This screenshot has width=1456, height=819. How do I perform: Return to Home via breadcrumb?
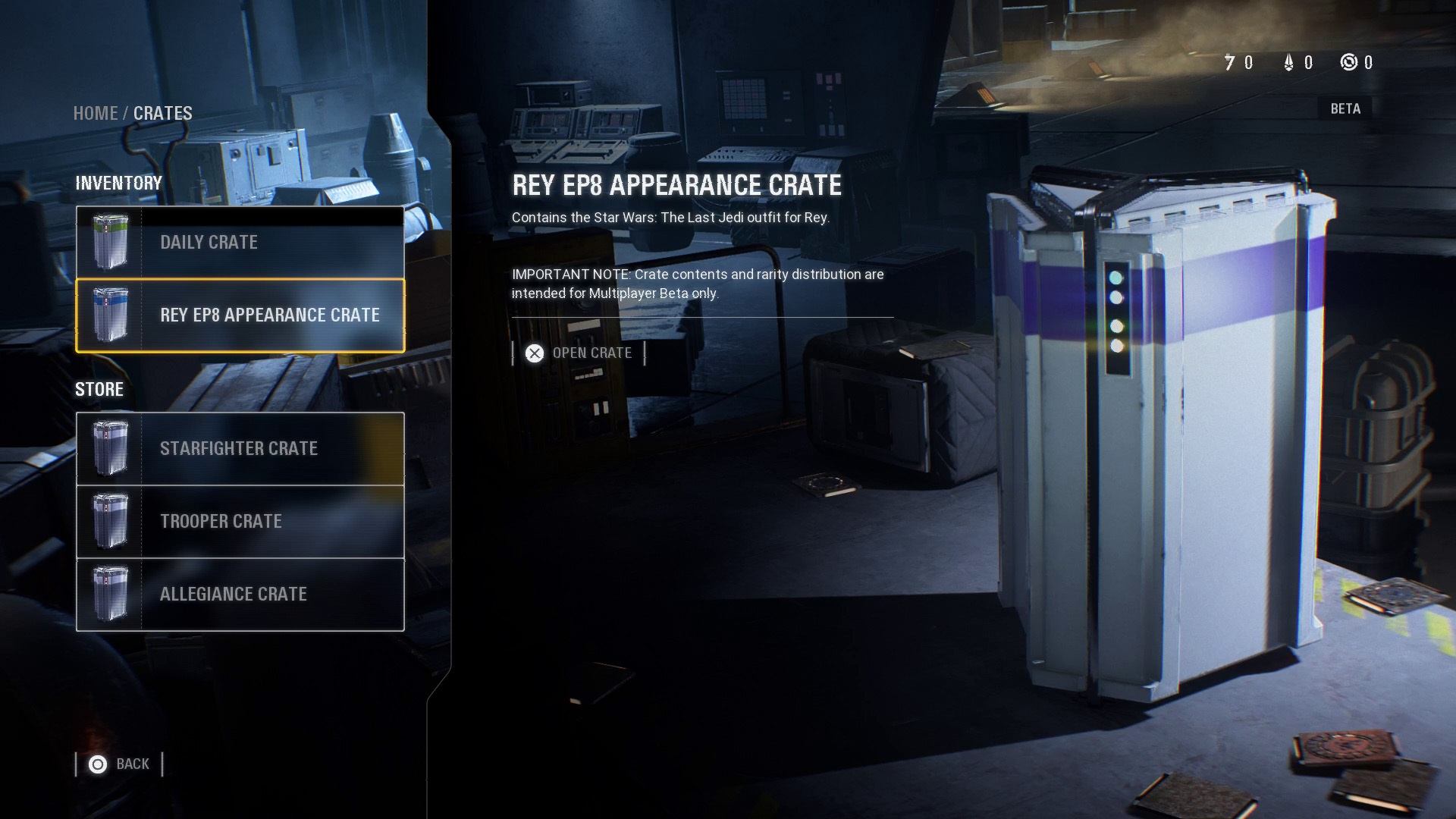pos(95,114)
